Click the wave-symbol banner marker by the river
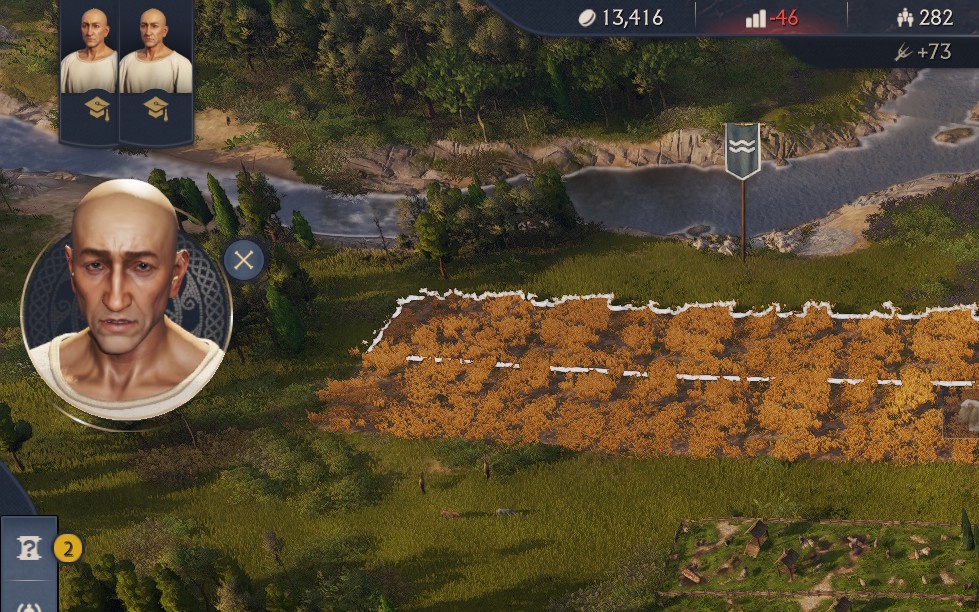The image size is (979, 612). [742, 149]
